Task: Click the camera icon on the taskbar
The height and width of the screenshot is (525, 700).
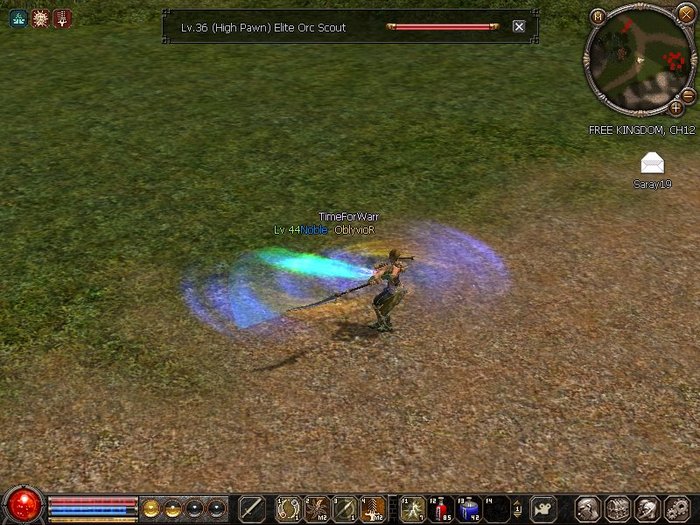Action: (543, 508)
